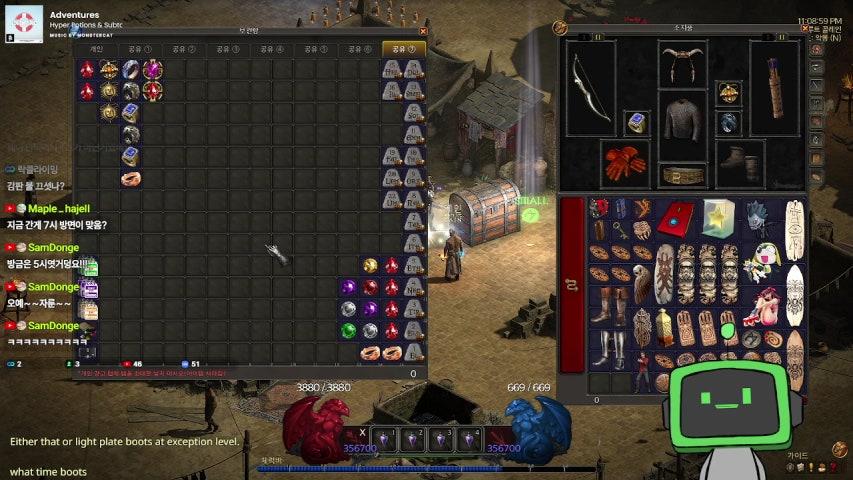Select the equipped amulet
Viewport: 853px width, 480px height.
click(728, 95)
